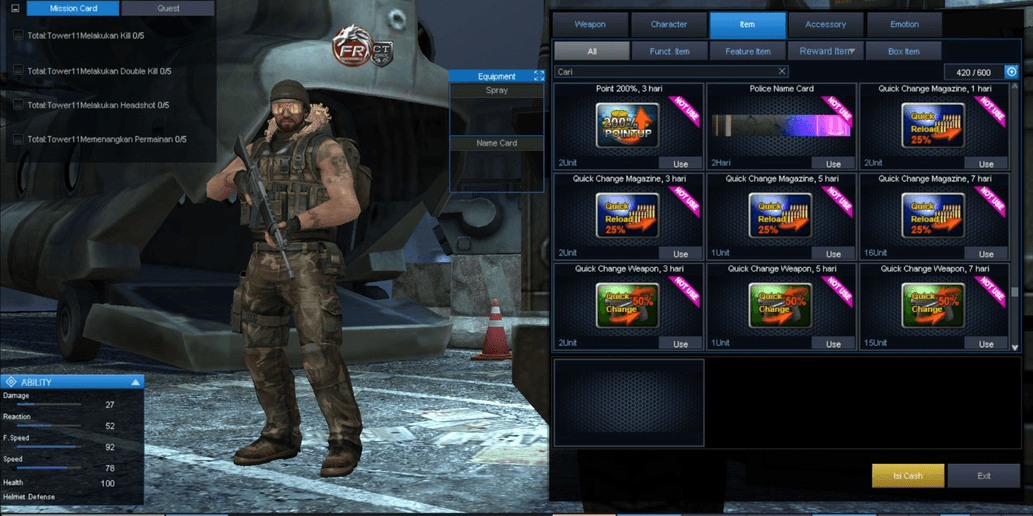
Task: Collapse the Ability stats panel
Action: [136, 382]
